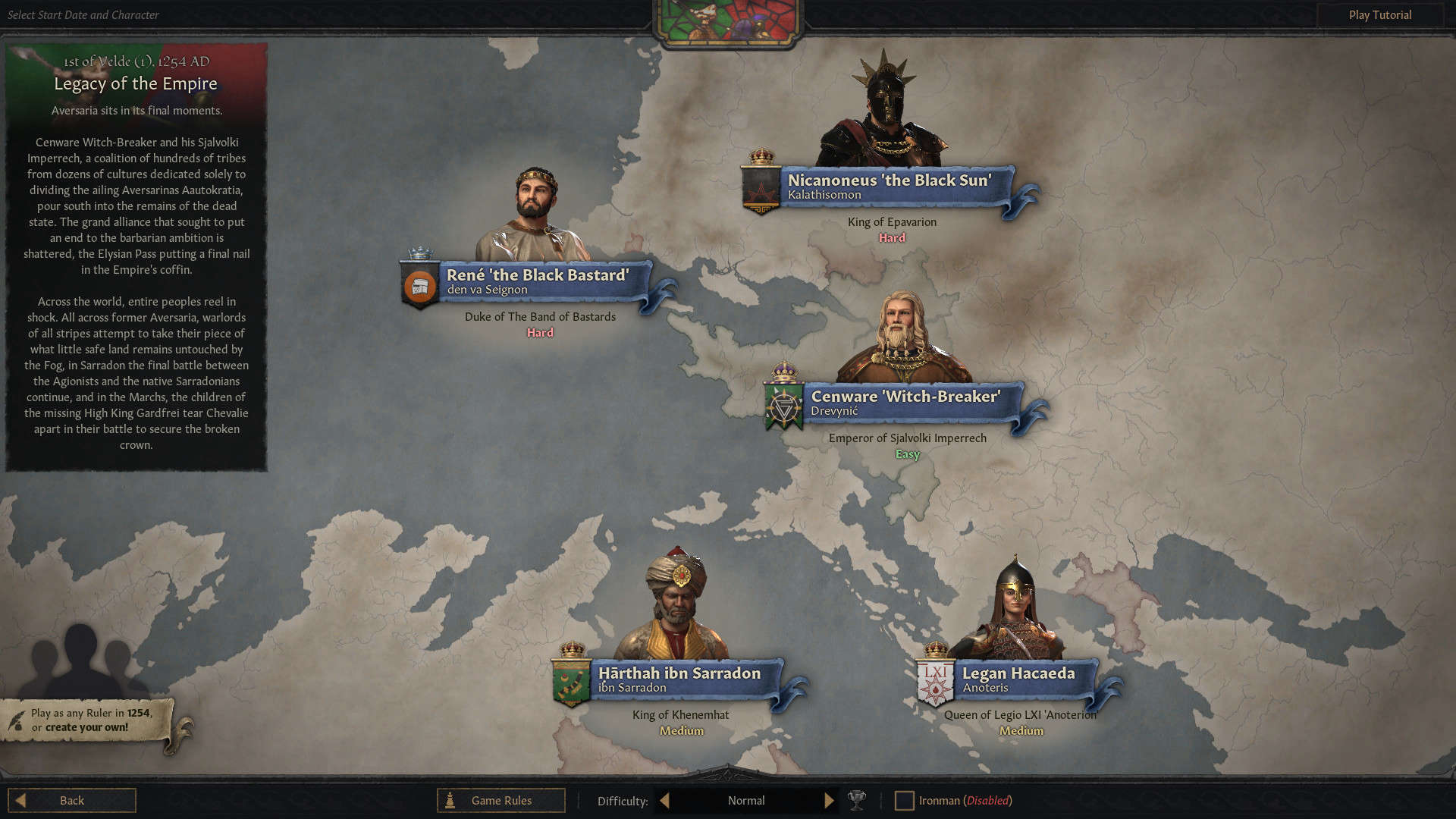Open the difficulty selector showing Normal
Viewport: 1456px width, 819px height.
[x=745, y=800]
